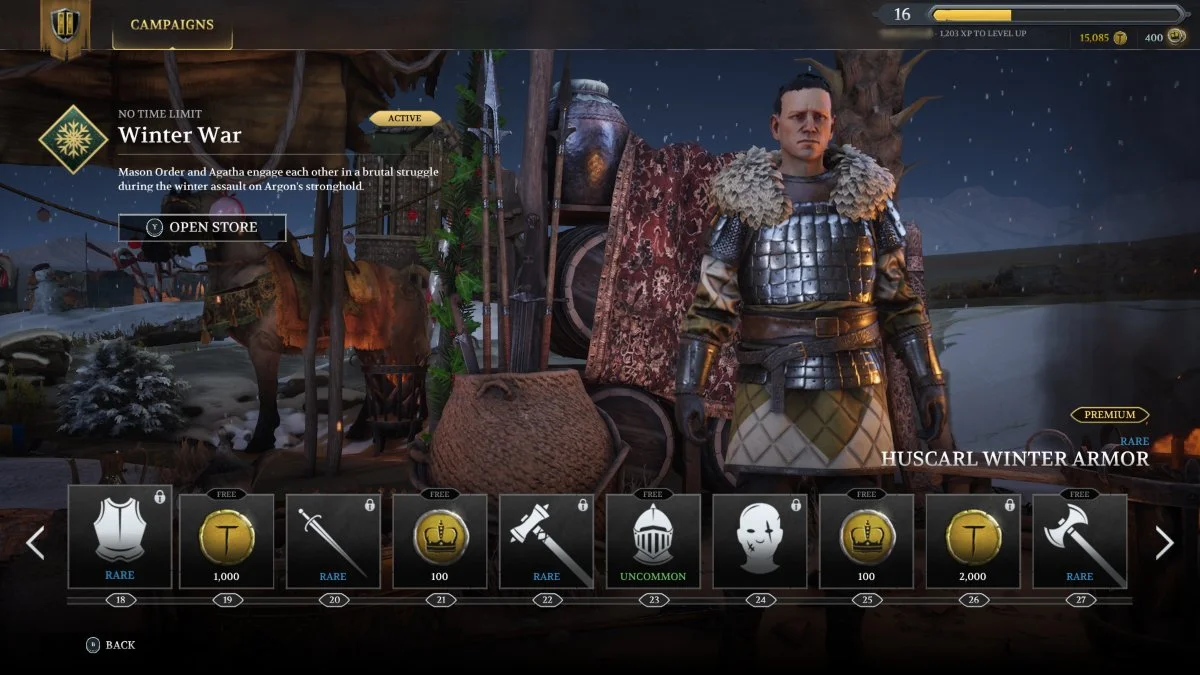Choose the level 20 rare sword reward

coord(333,541)
